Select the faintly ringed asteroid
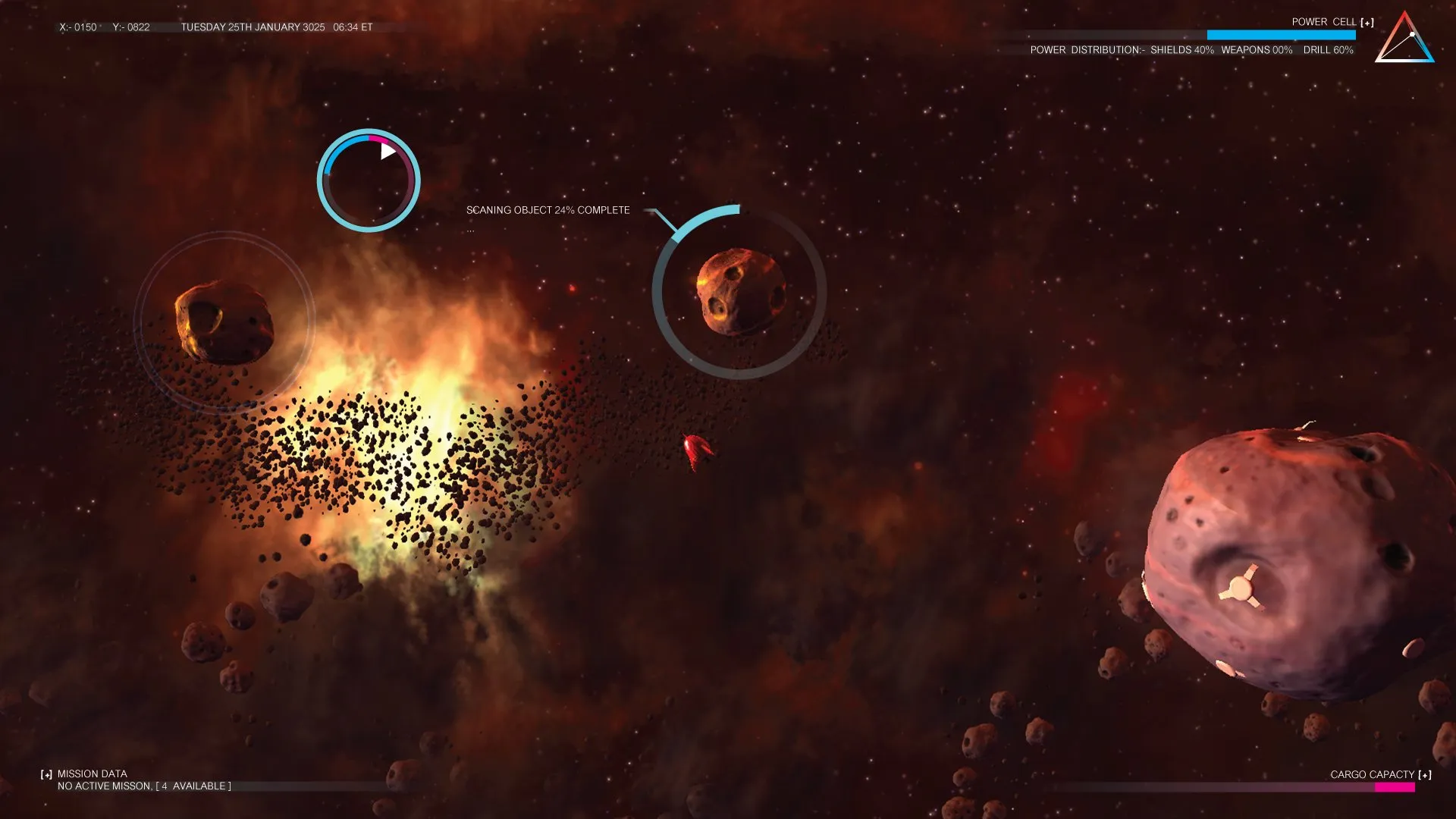The image size is (1456, 819). tap(224, 322)
